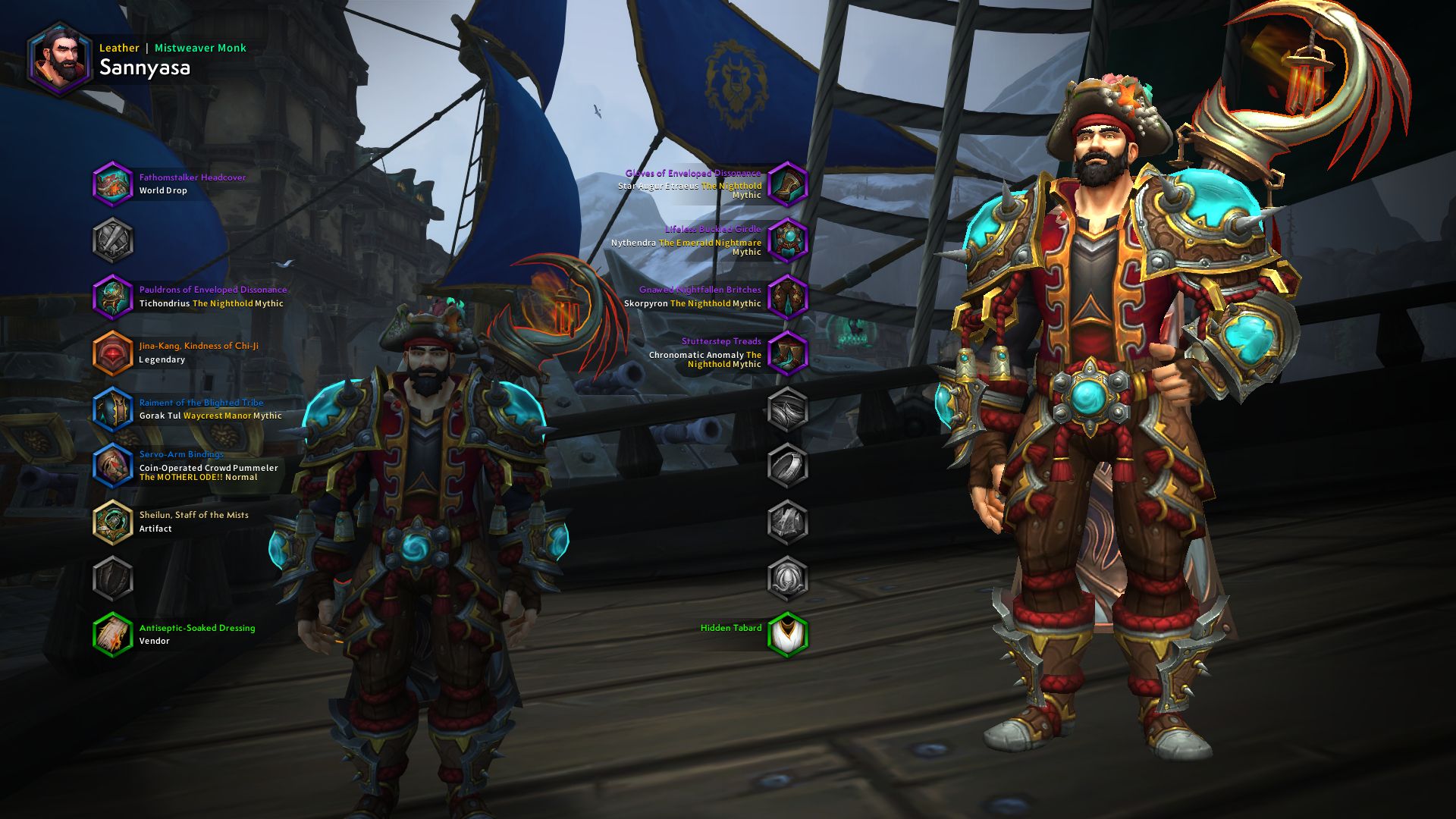
Task: Click the Servo-Arm Bindings wrist icon
Action: 114,465
